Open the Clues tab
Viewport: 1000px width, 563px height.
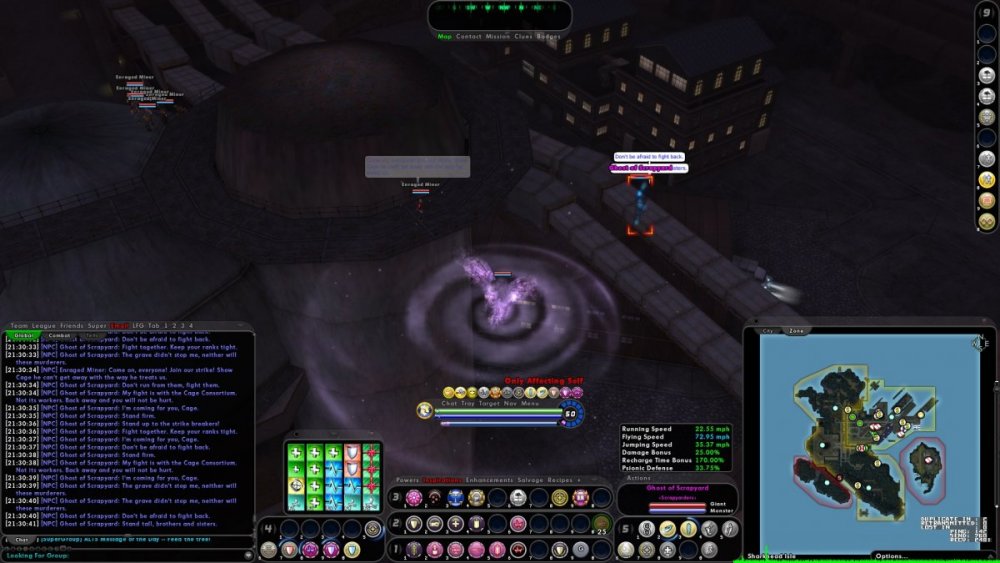523,37
